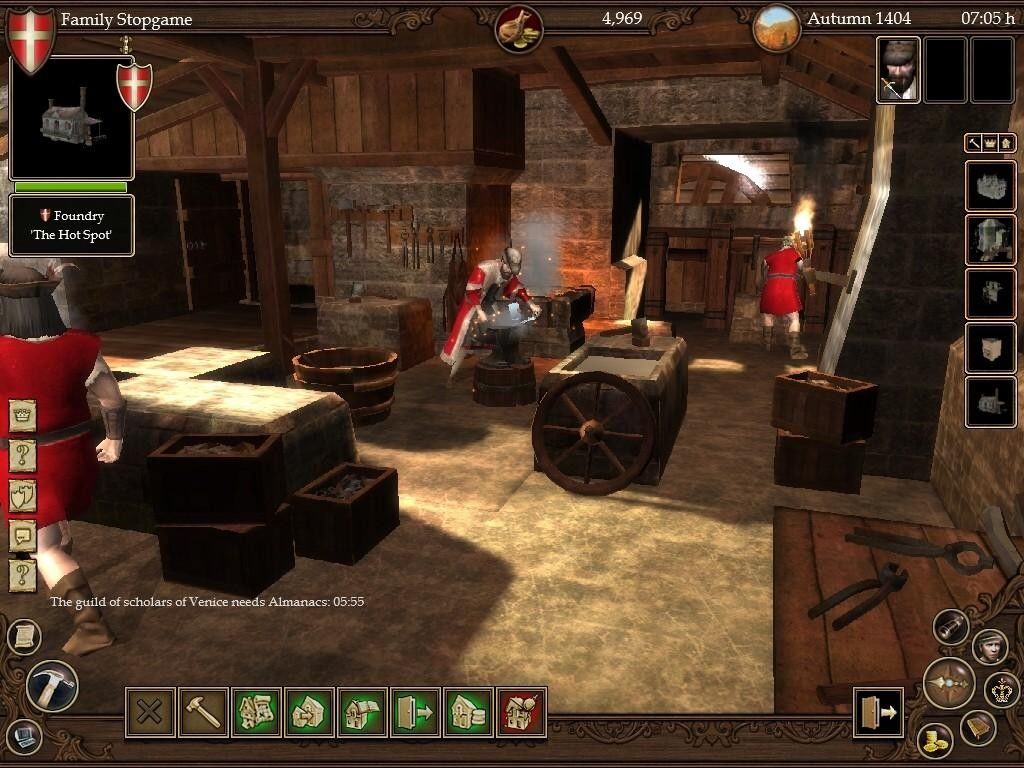1024x768 pixels.
Task: Open the computer system menu icon
Action: 24,737
